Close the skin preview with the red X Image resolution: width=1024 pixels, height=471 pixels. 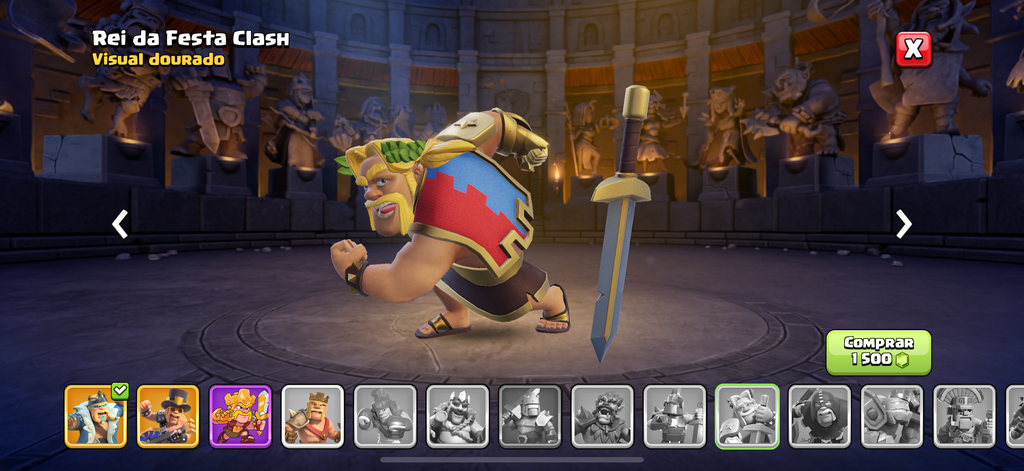(913, 49)
